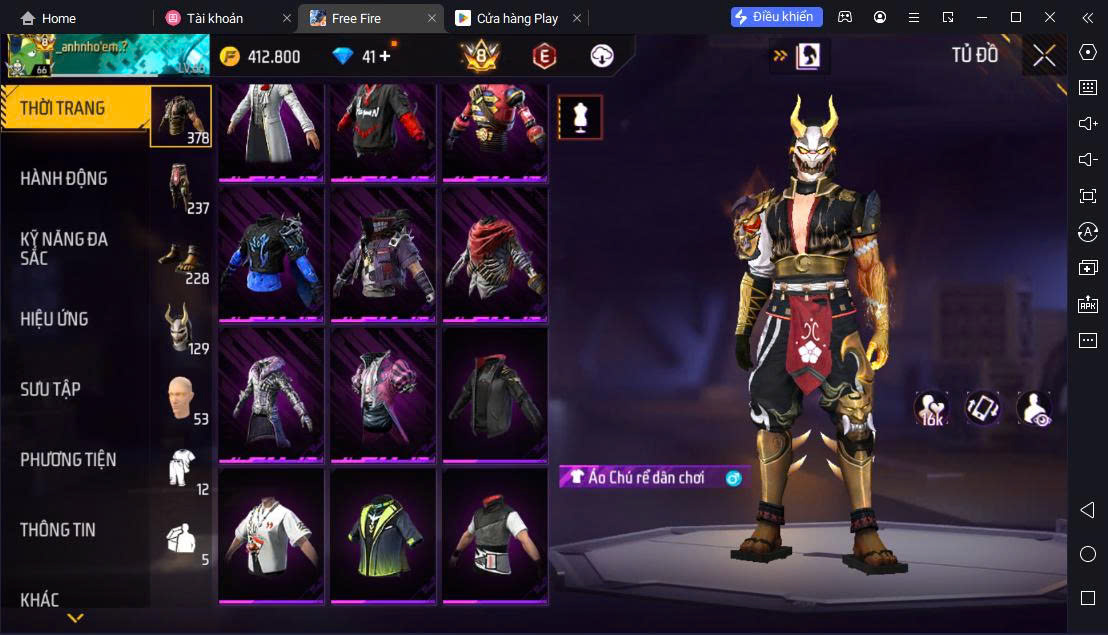Click the gold coin balance icon
This screenshot has height=635, width=1108.
point(230,56)
